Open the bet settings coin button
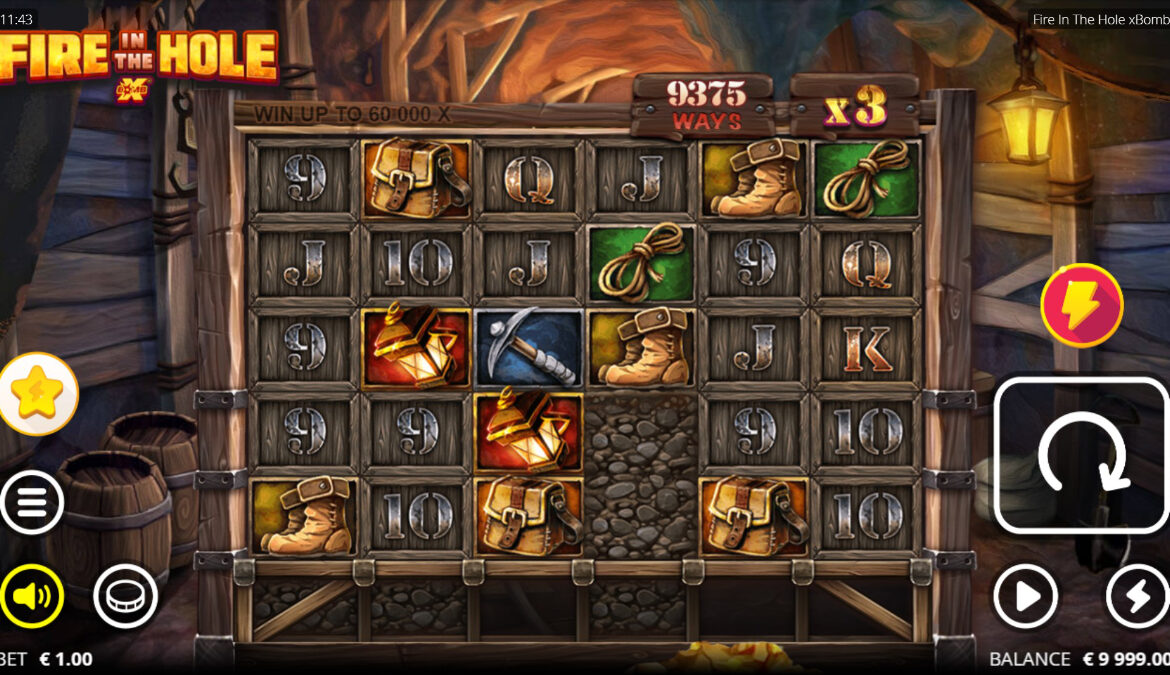Screen dimensions: 1170x675 click(126, 597)
